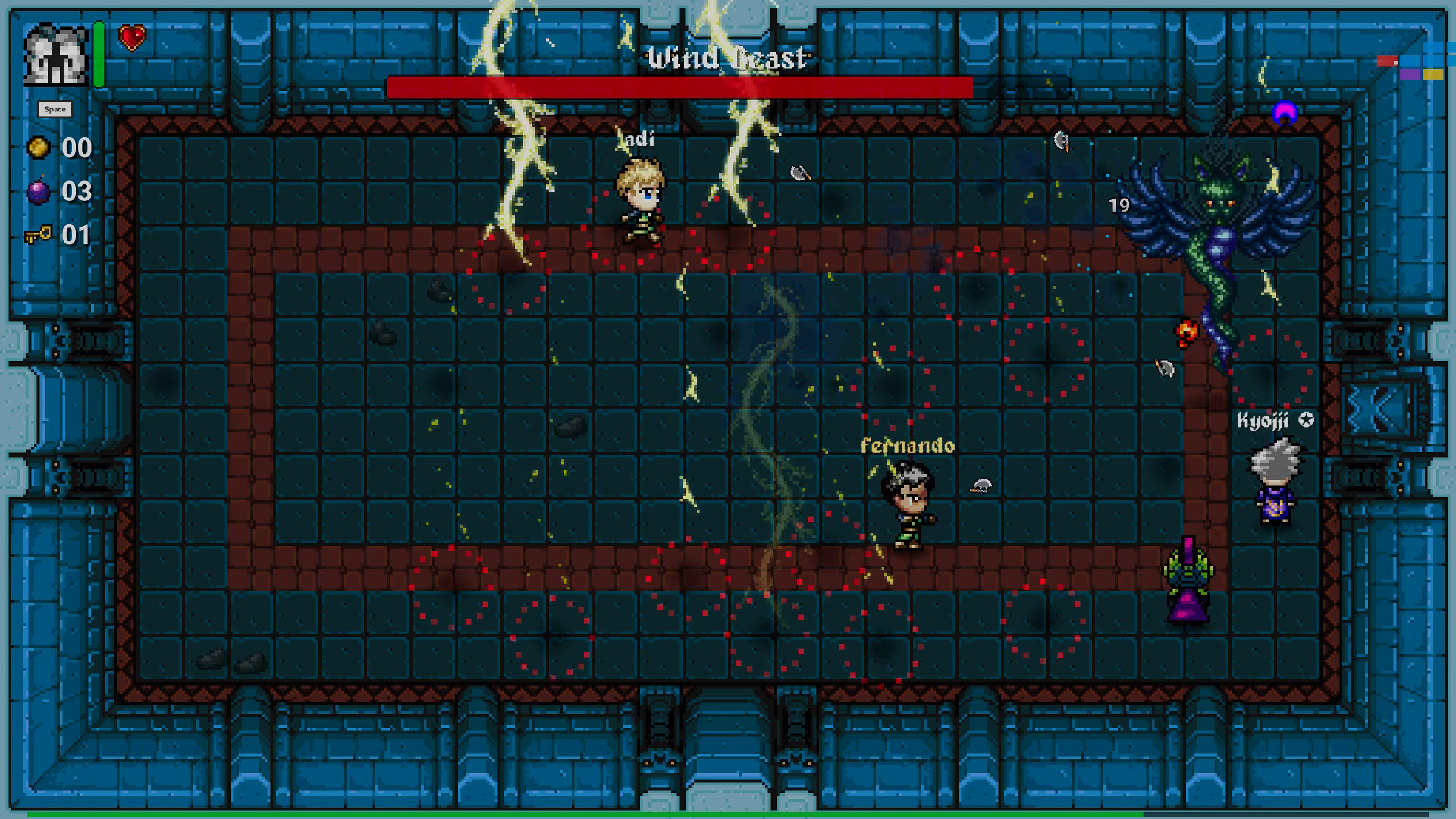This screenshot has height=819, width=1456.
Task: Expand the Space keybind badge
Action: click(56, 108)
